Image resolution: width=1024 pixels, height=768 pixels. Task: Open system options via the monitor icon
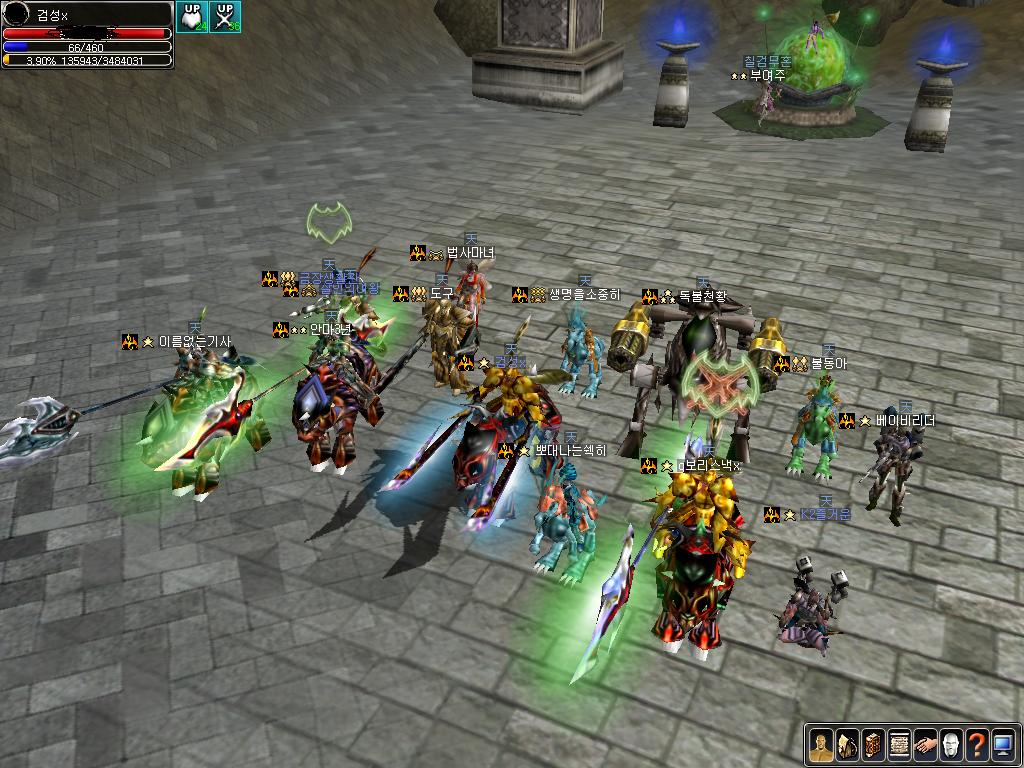(1003, 745)
